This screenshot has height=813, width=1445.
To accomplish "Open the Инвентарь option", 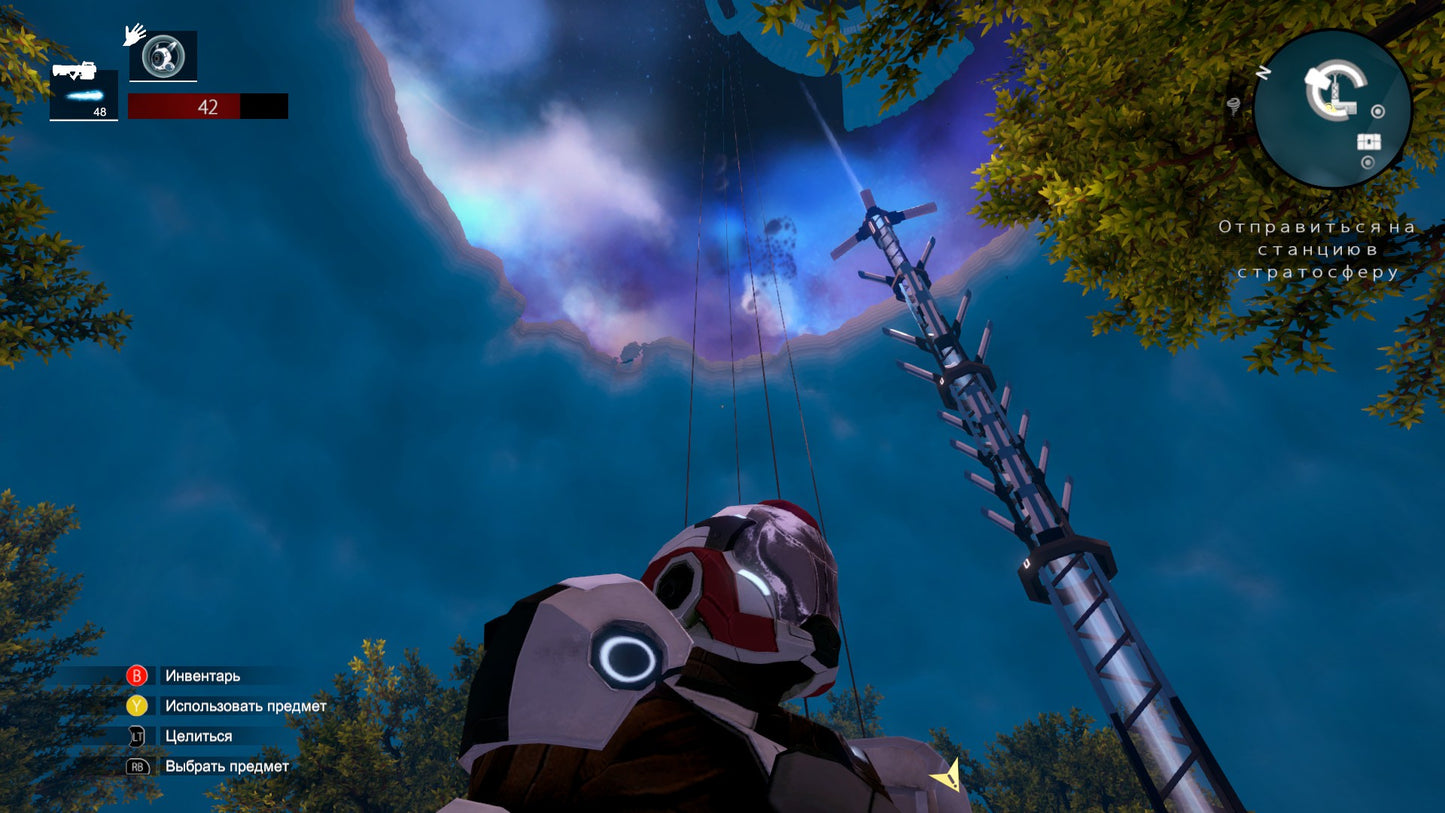I will point(203,676).
